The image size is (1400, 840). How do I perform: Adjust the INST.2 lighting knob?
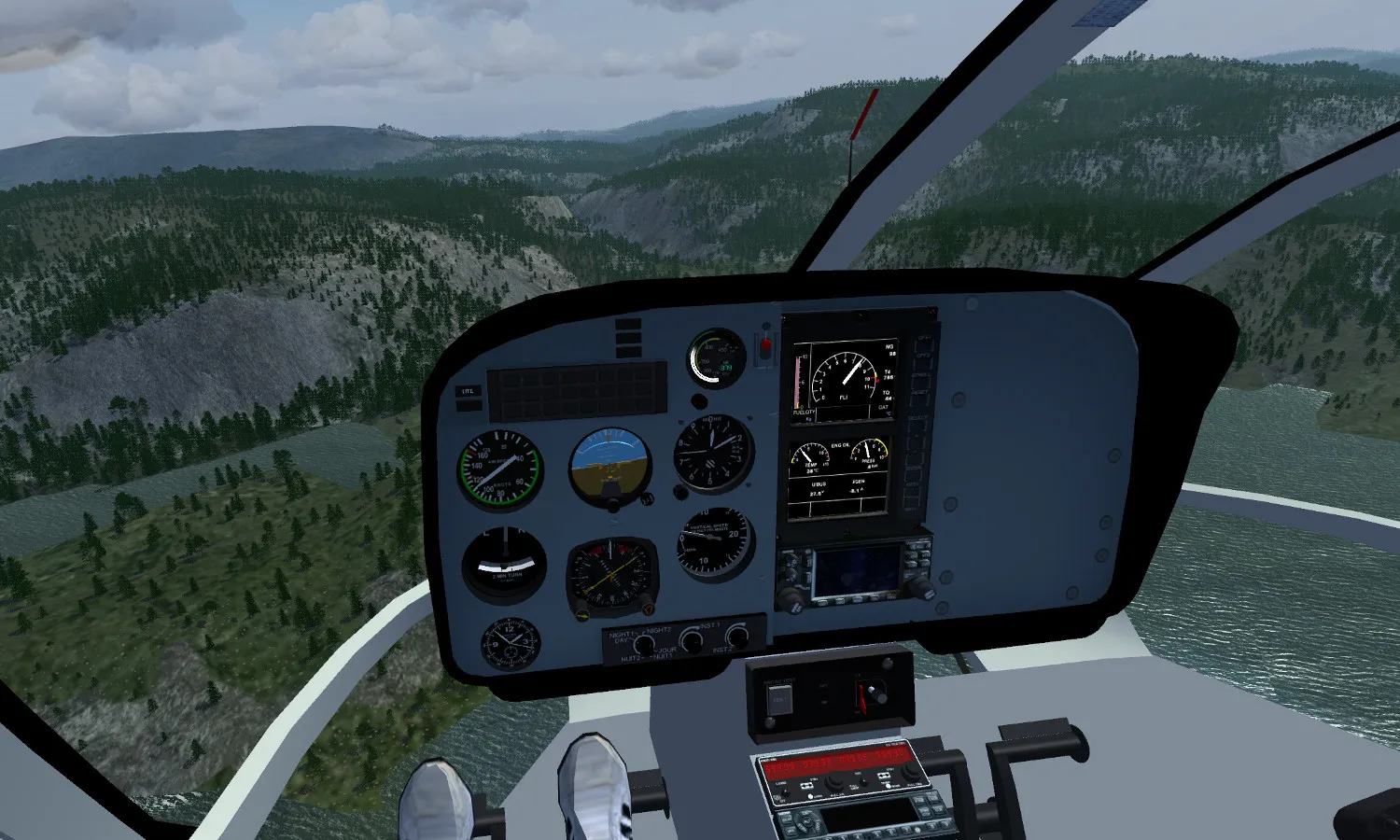pyautogui.click(x=737, y=637)
